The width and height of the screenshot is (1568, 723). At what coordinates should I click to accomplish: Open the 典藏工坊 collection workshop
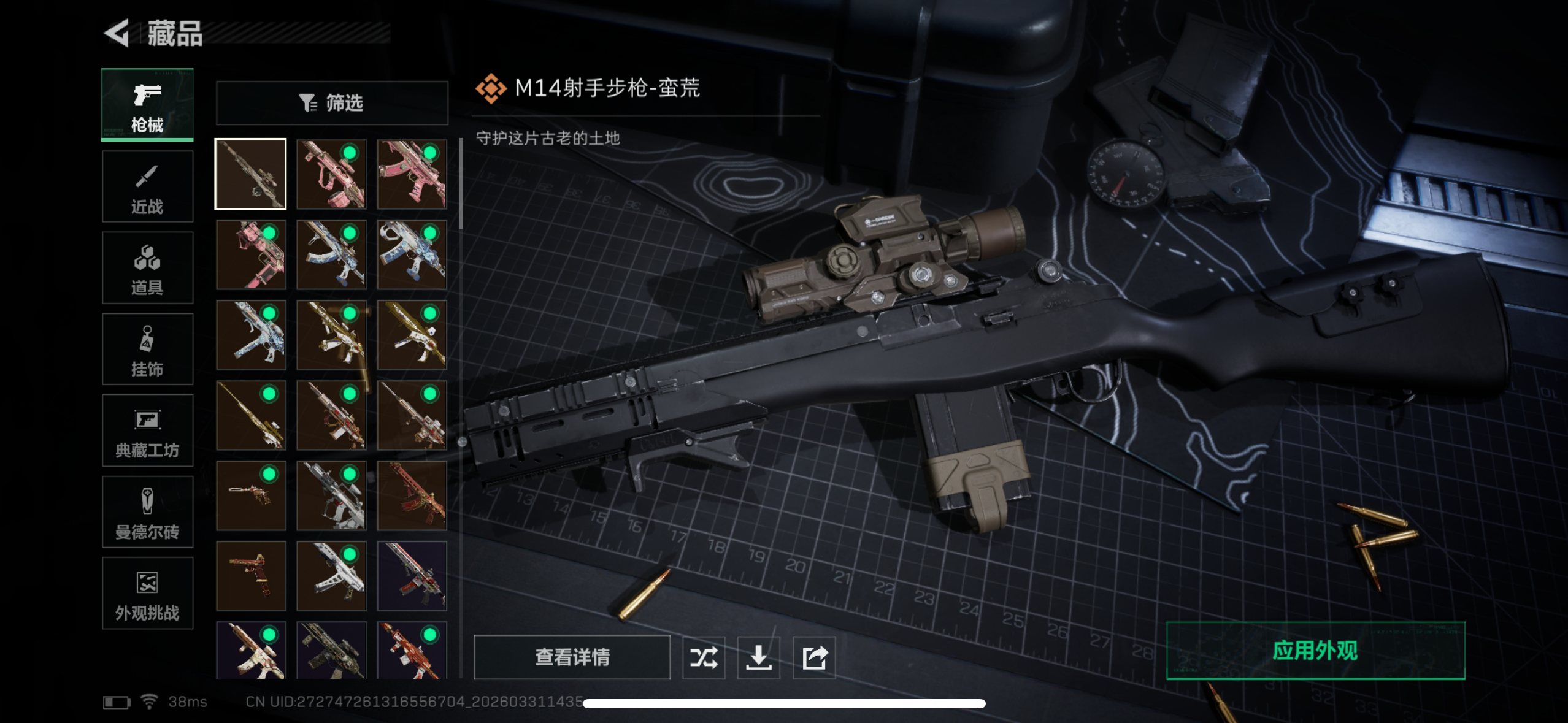(x=147, y=431)
